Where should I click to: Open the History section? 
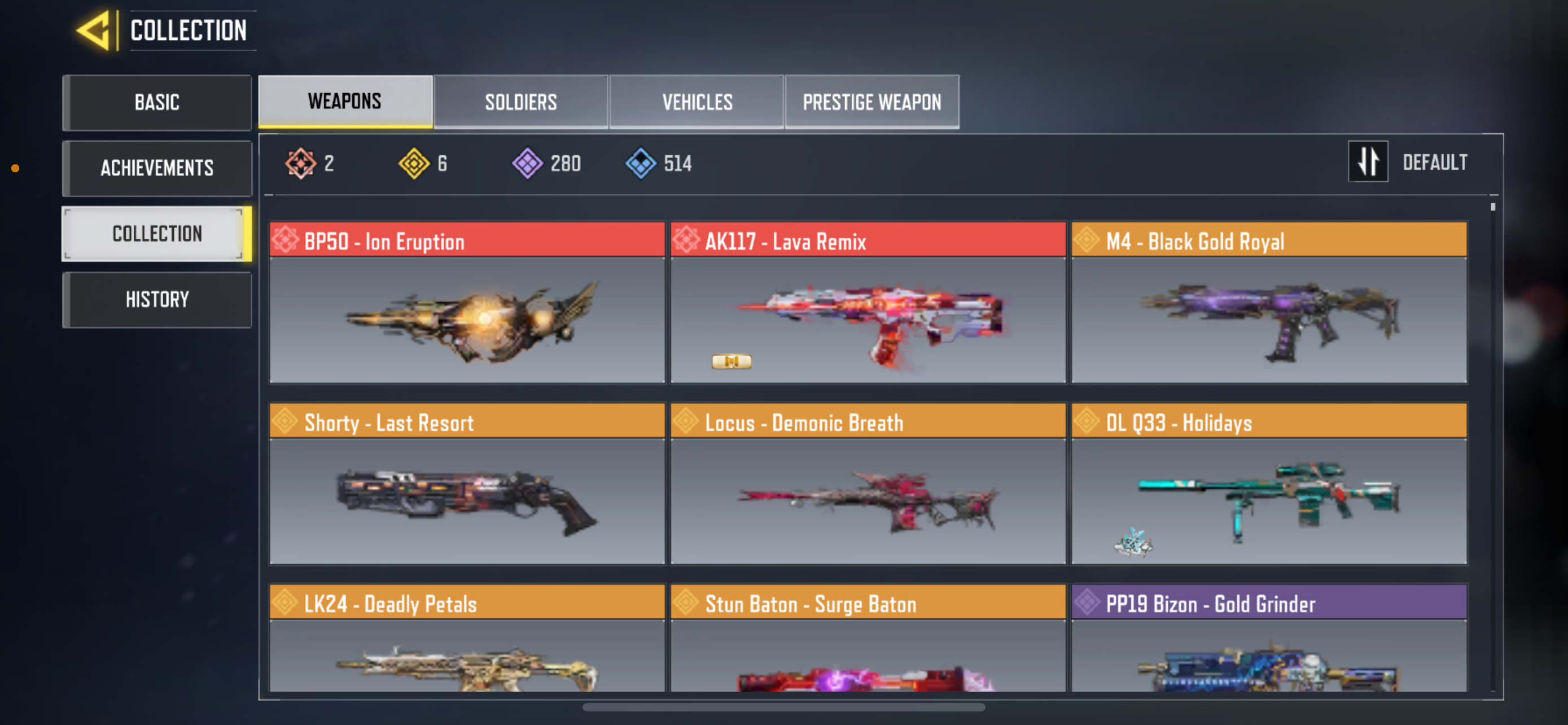coord(157,299)
